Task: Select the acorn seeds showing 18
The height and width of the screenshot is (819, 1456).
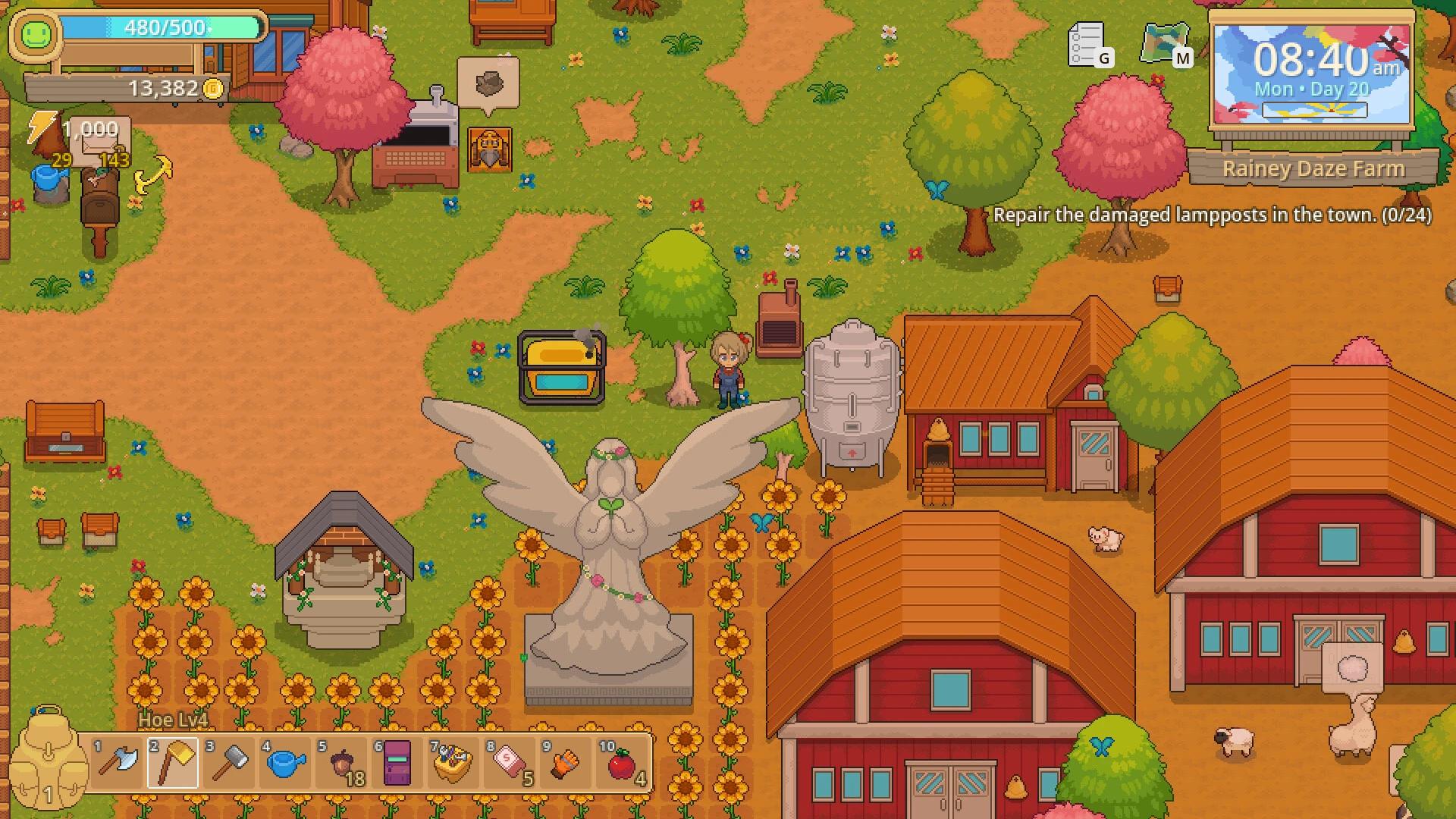Action: click(x=341, y=762)
